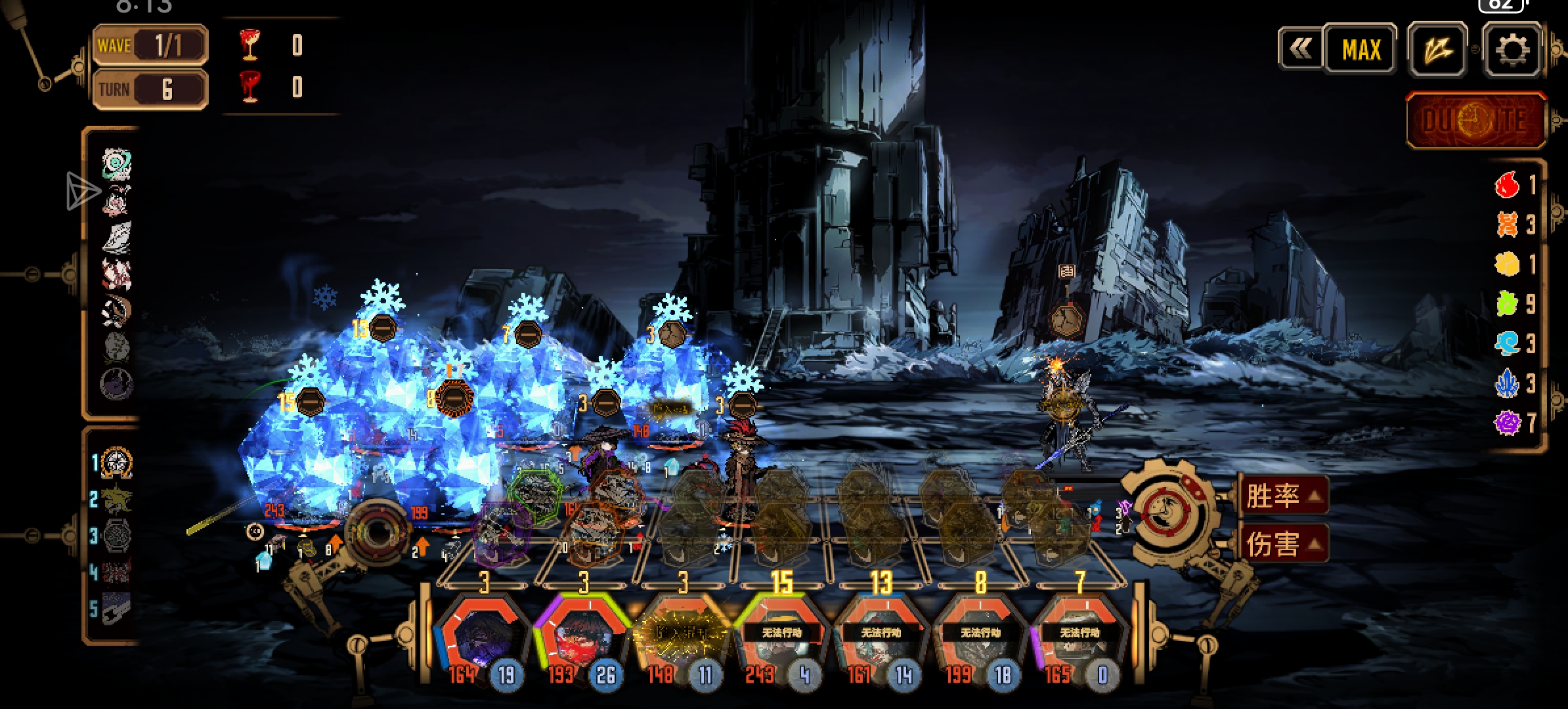This screenshot has height=709, width=1568.
Task: Open numbered item 3 with the wristwatch icon
Action: click(x=117, y=536)
